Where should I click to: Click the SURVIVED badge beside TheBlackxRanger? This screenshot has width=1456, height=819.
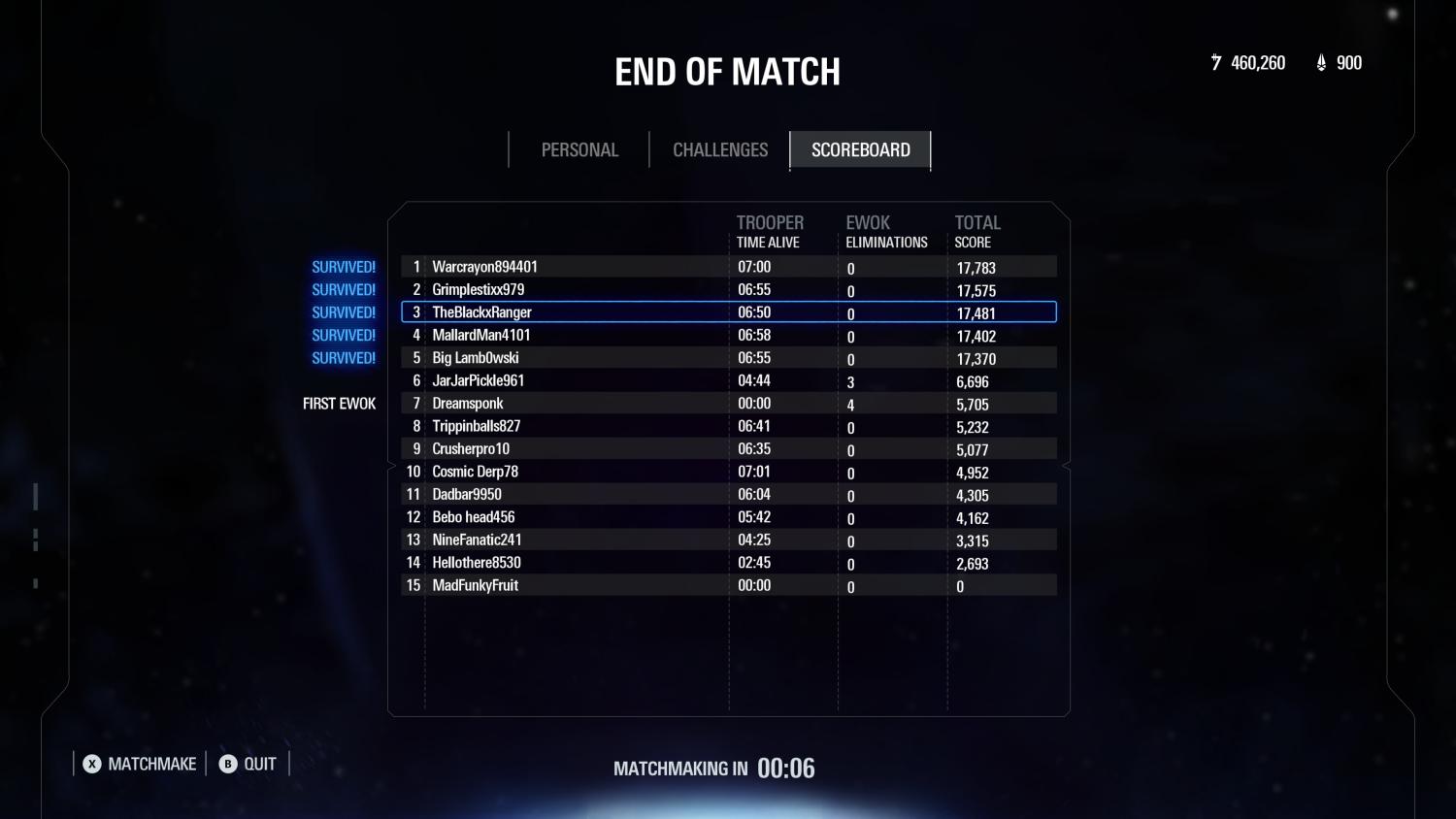tap(343, 311)
